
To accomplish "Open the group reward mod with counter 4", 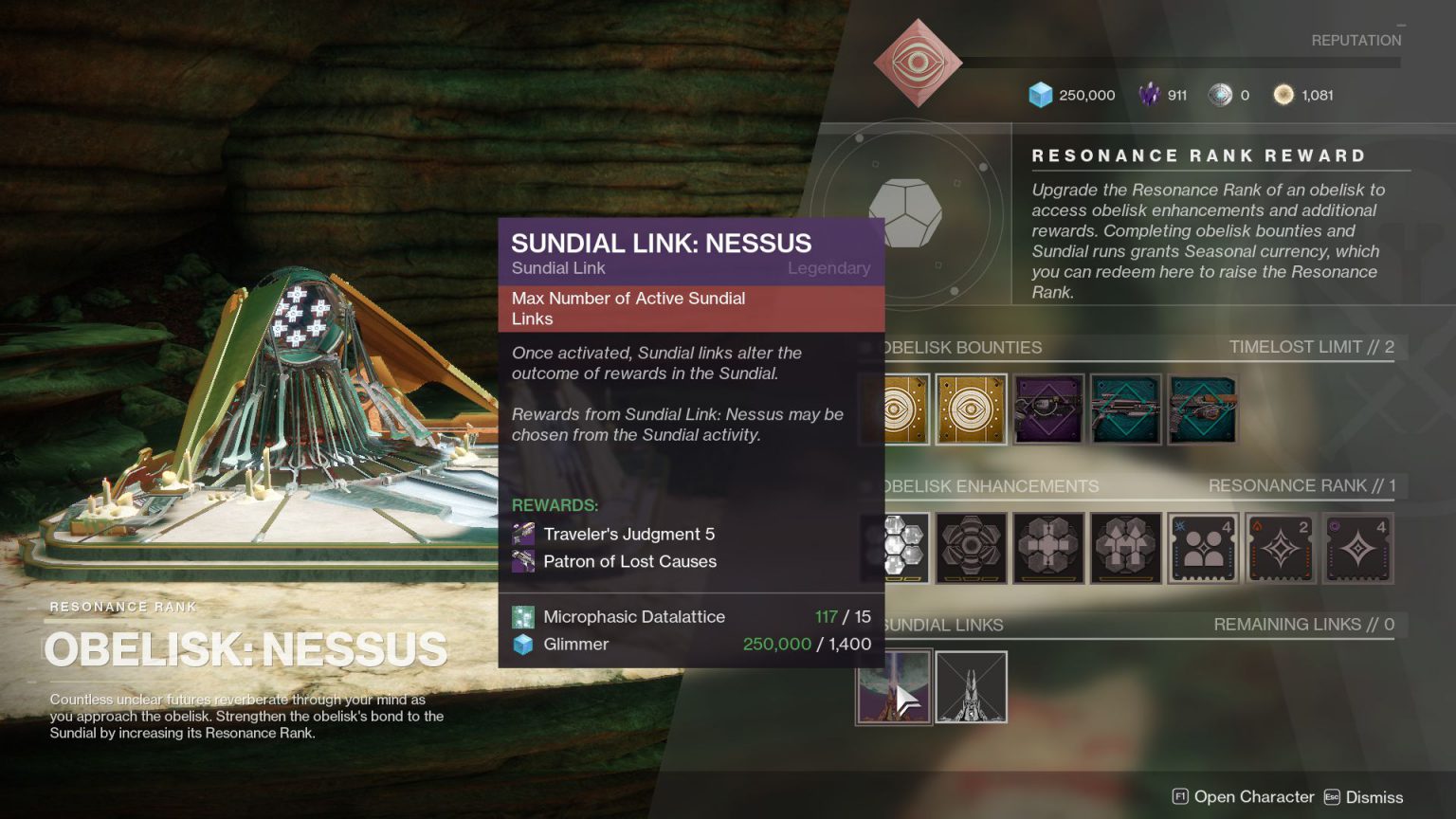I will 1202,549.
